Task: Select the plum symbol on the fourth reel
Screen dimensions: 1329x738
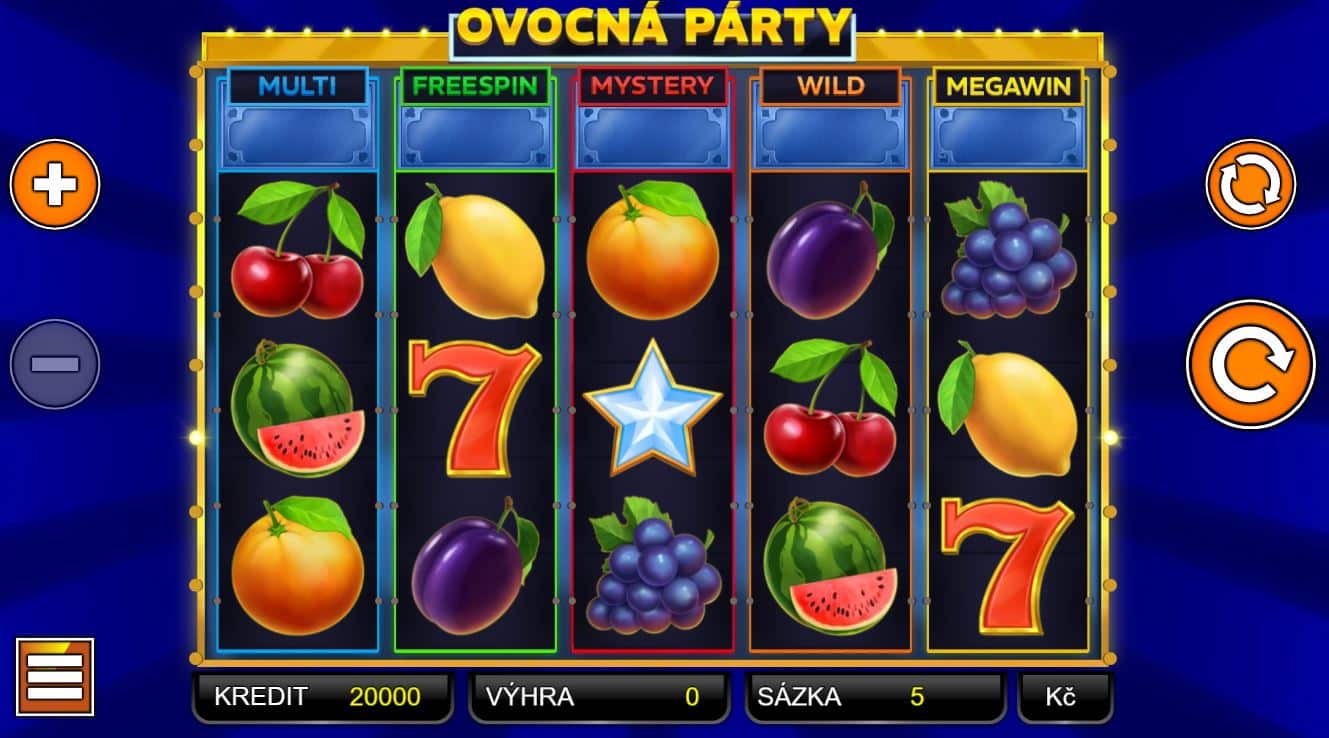Action: point(830,255)
